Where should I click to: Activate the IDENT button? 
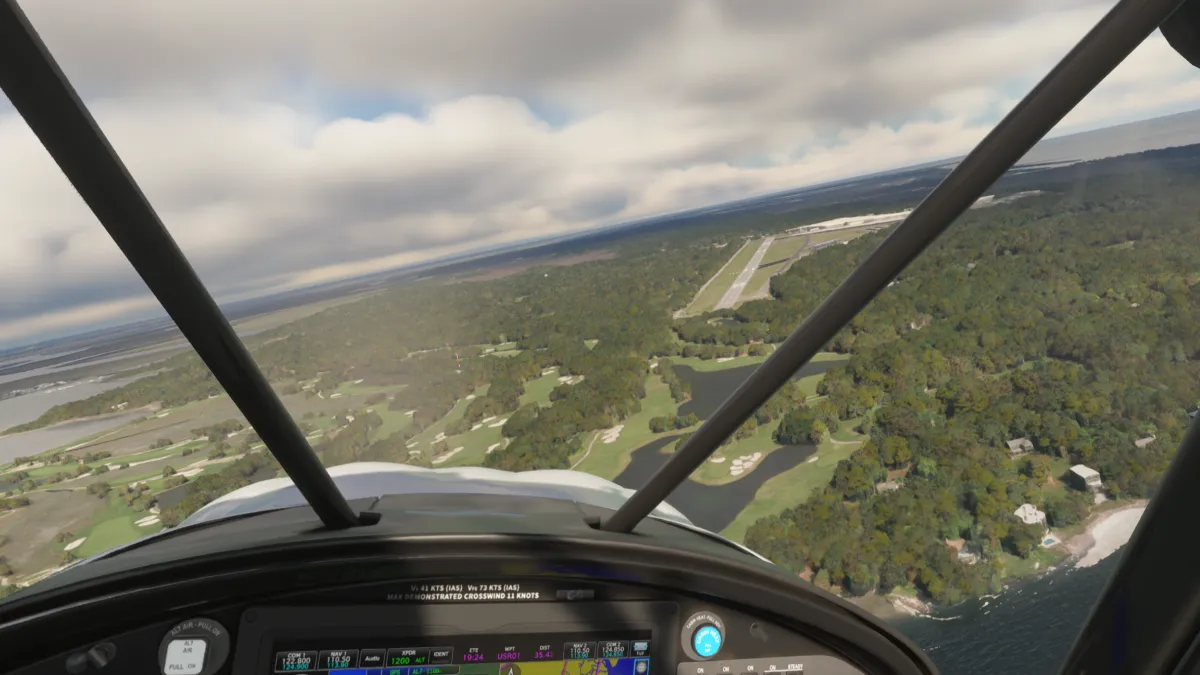441,658
